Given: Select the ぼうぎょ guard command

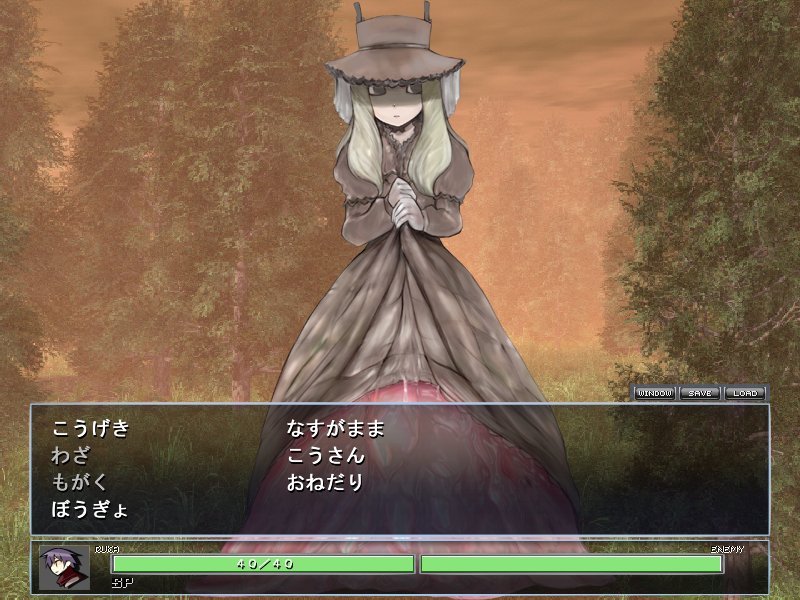Looking at the screenshot, I should (x=89, y=509).
